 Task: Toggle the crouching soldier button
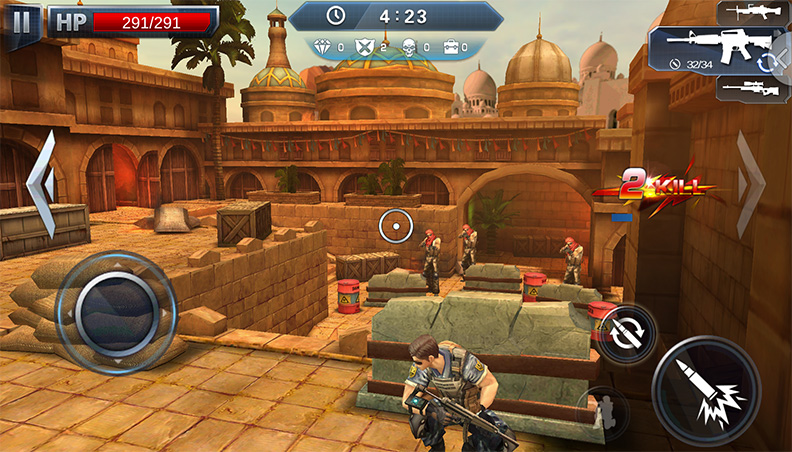tap(602, 411)
